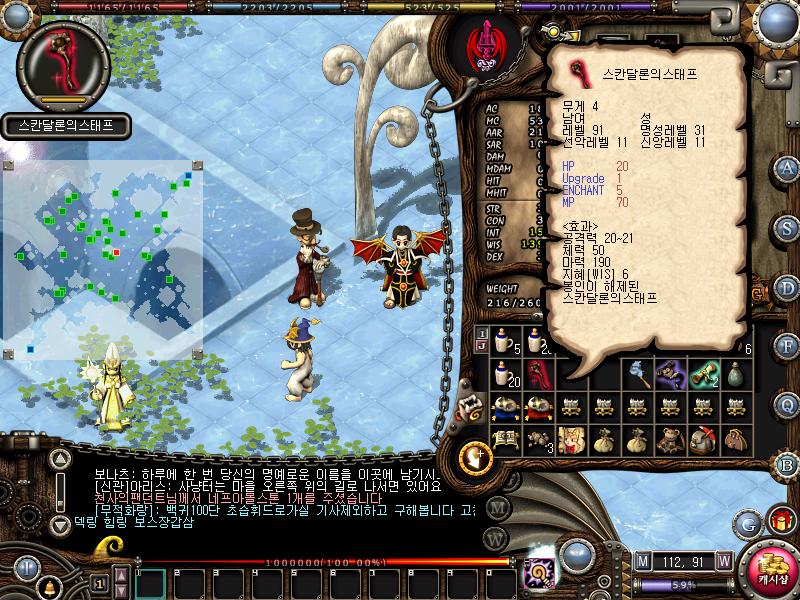This screenshot has width=800, height=600.
Task: Select the brown leather bag item
Action: (738, 439)
